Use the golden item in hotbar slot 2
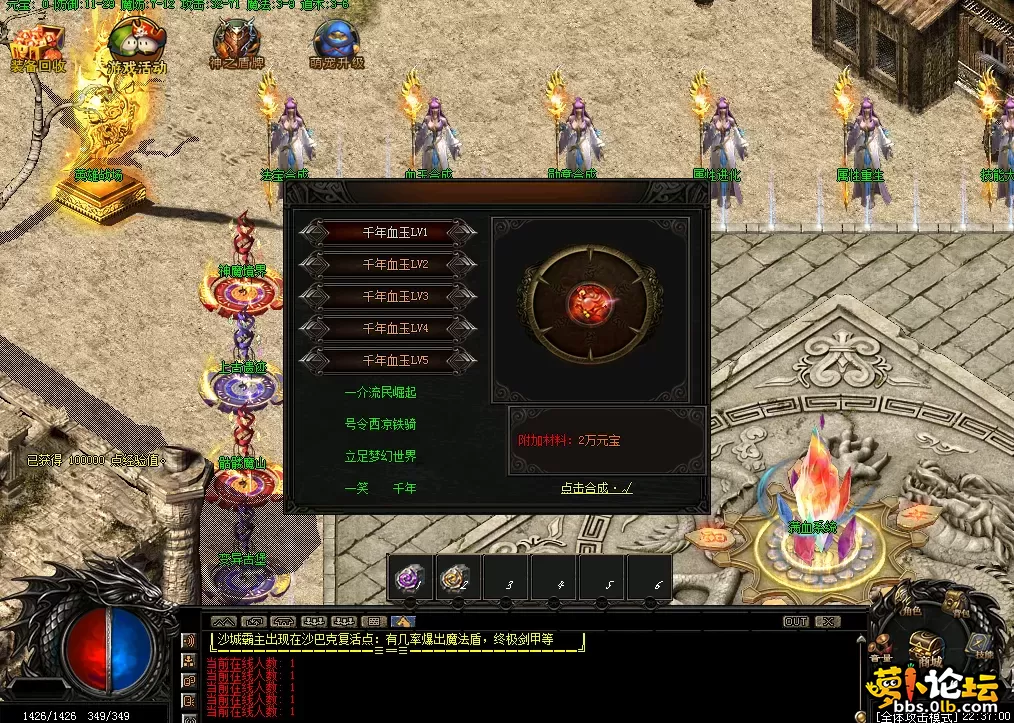Screen dimensions: 1014x723 coord(458,578)
